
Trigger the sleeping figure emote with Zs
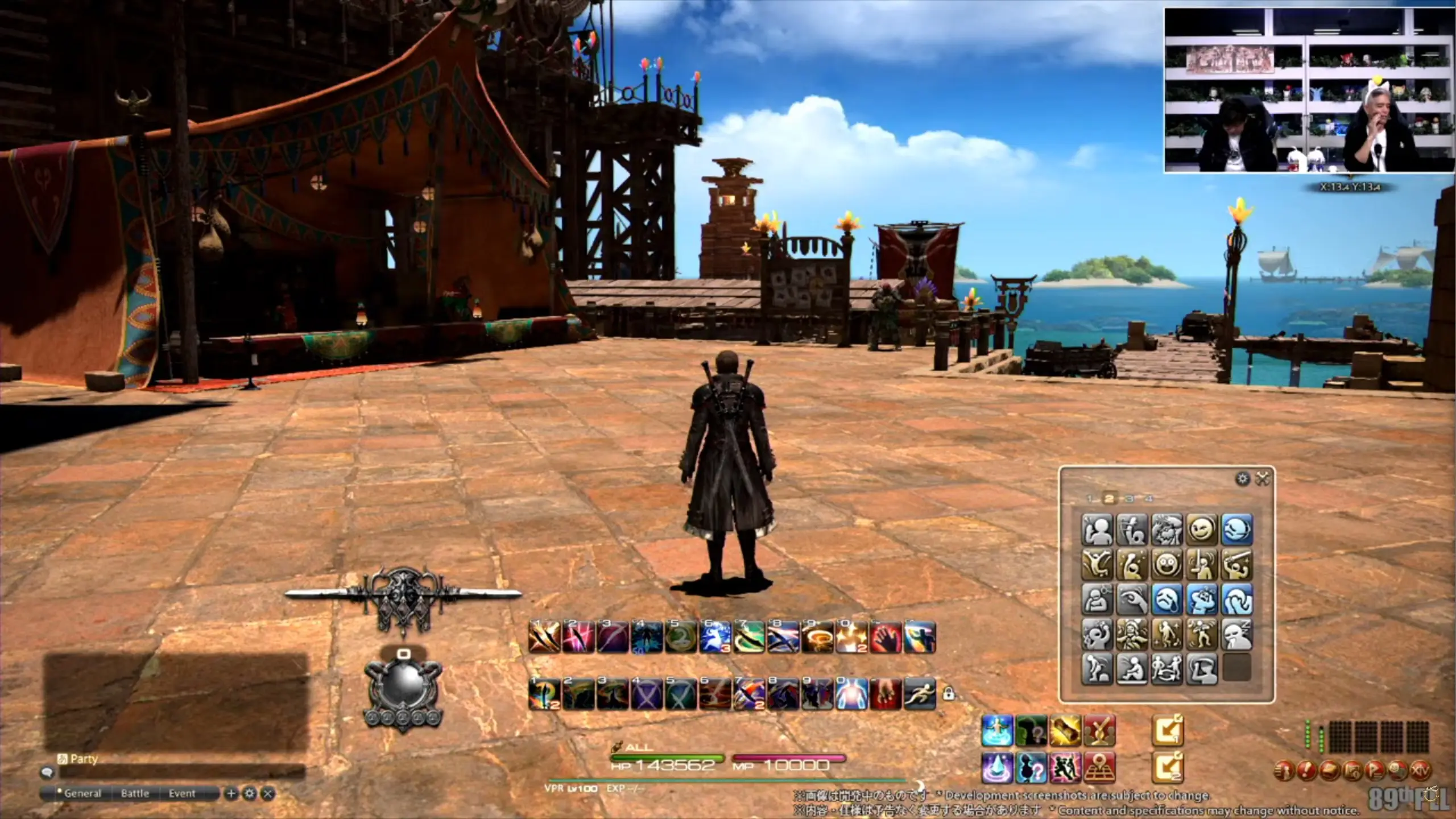click(1237, 634)
